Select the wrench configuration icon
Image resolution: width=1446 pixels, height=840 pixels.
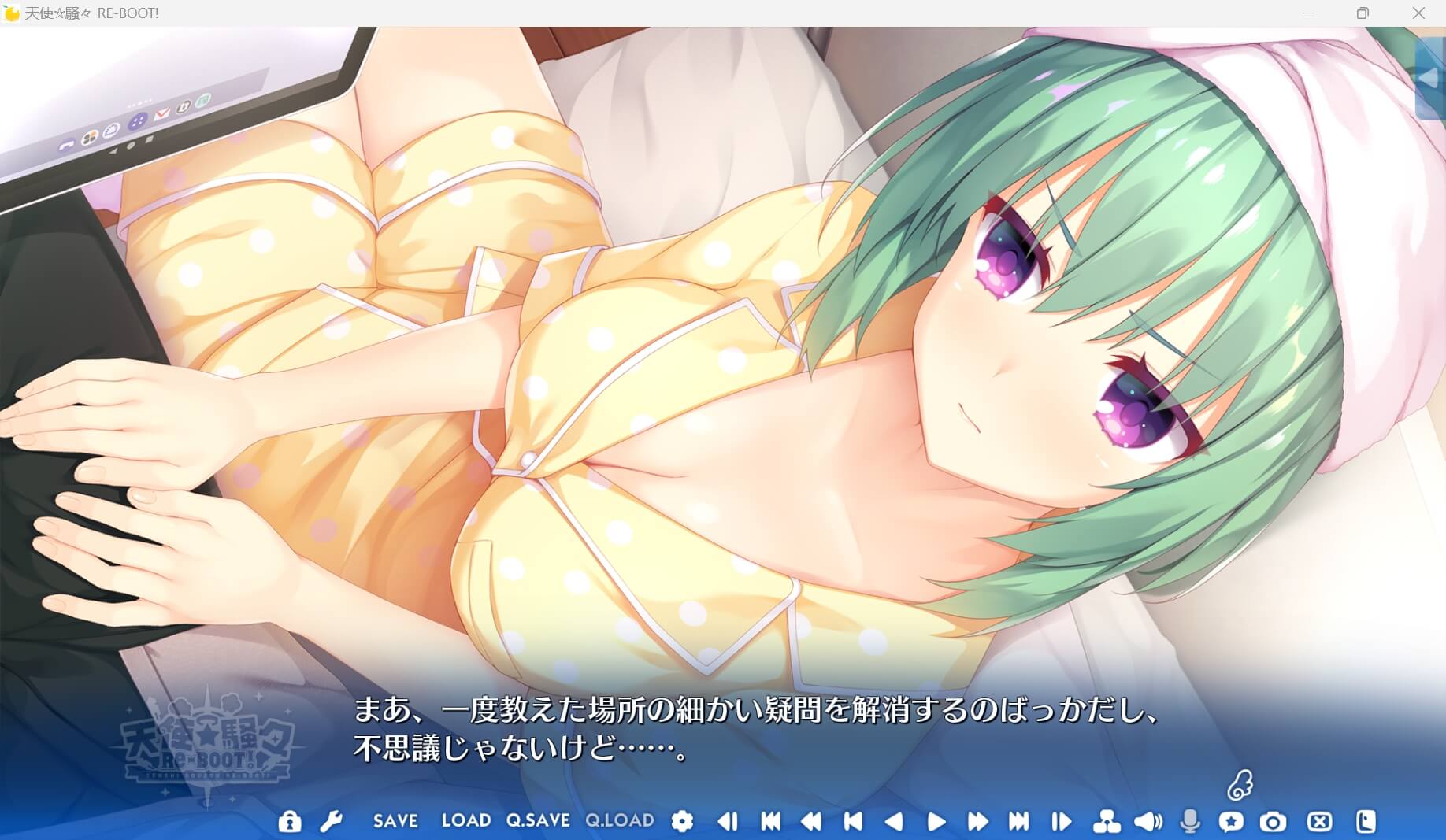[x=334, y=820]
